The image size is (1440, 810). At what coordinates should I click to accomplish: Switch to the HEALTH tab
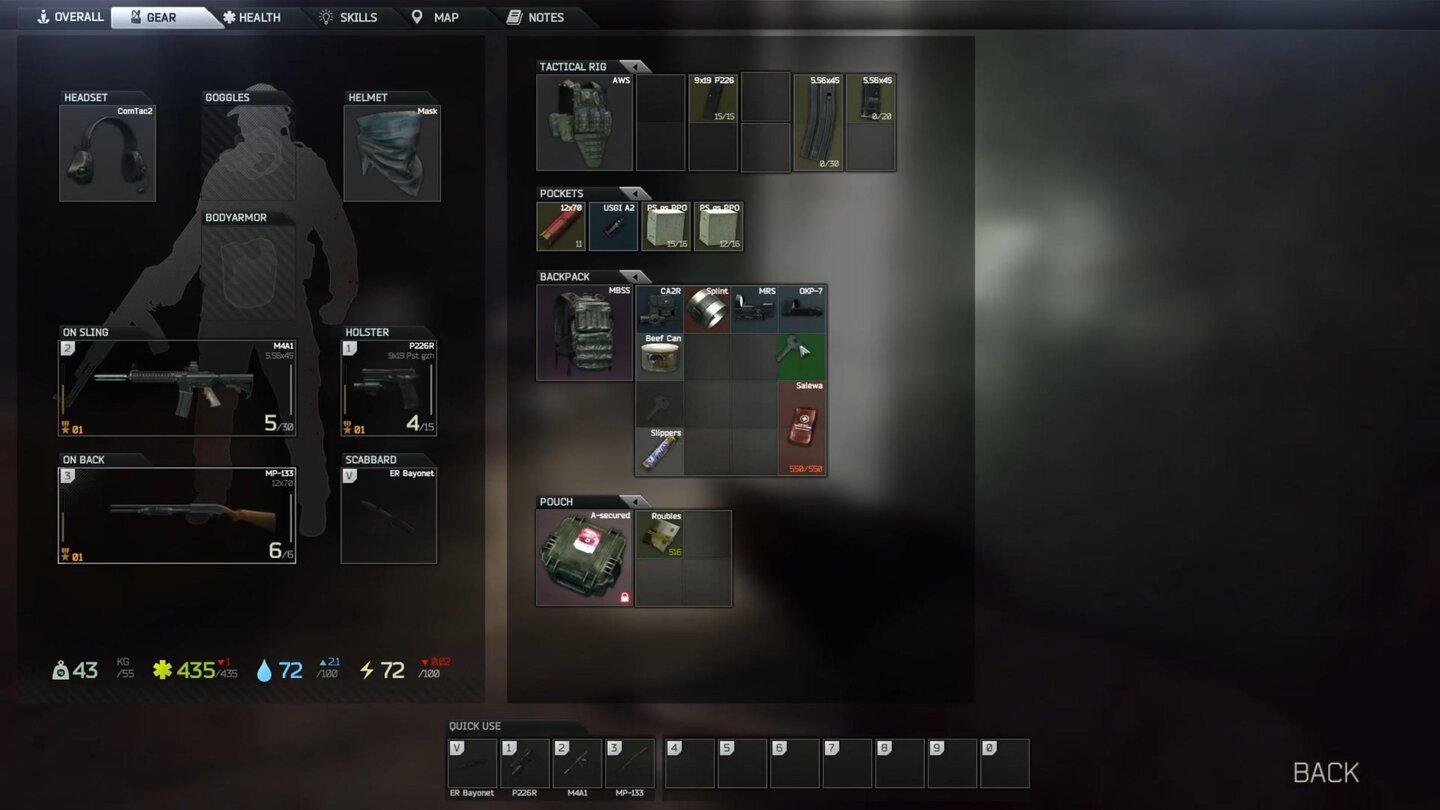coord(253,16)
